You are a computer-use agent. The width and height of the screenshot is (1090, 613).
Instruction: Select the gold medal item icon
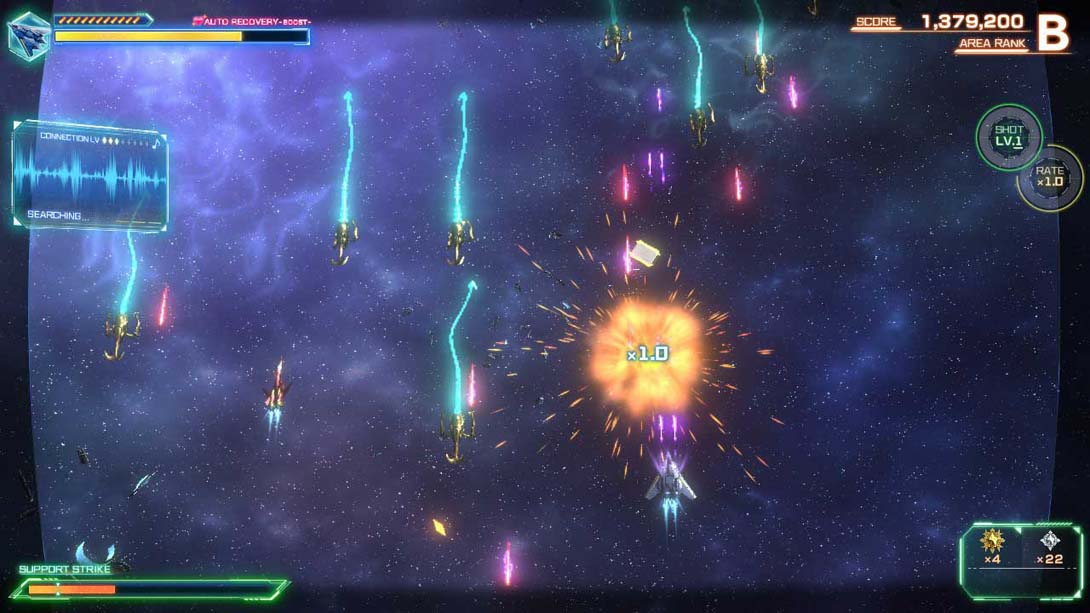(992, 541)
